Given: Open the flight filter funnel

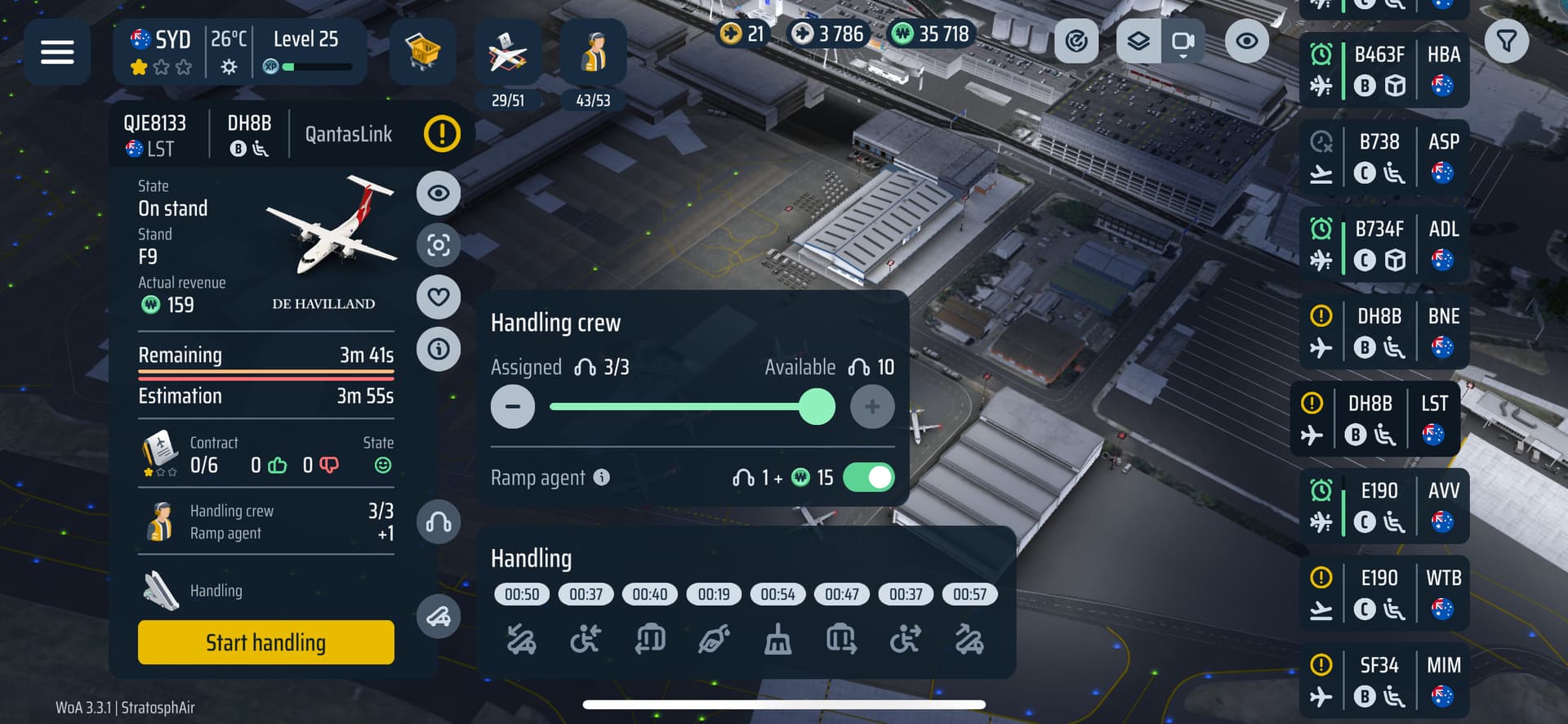Looking at the screenshot, I should pos(1507,41).
